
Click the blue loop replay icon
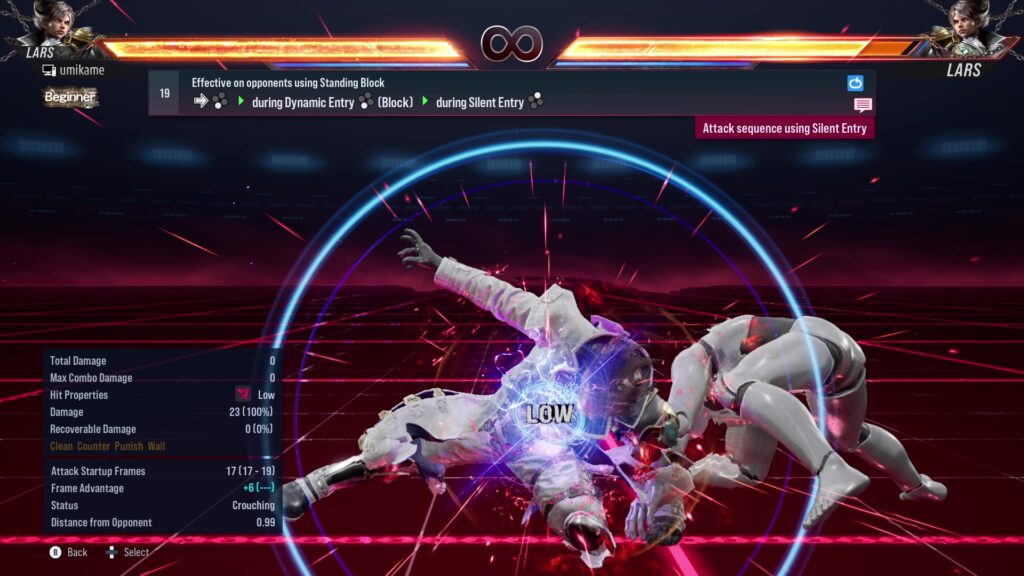pyautogui.click(x=855, y=84)
